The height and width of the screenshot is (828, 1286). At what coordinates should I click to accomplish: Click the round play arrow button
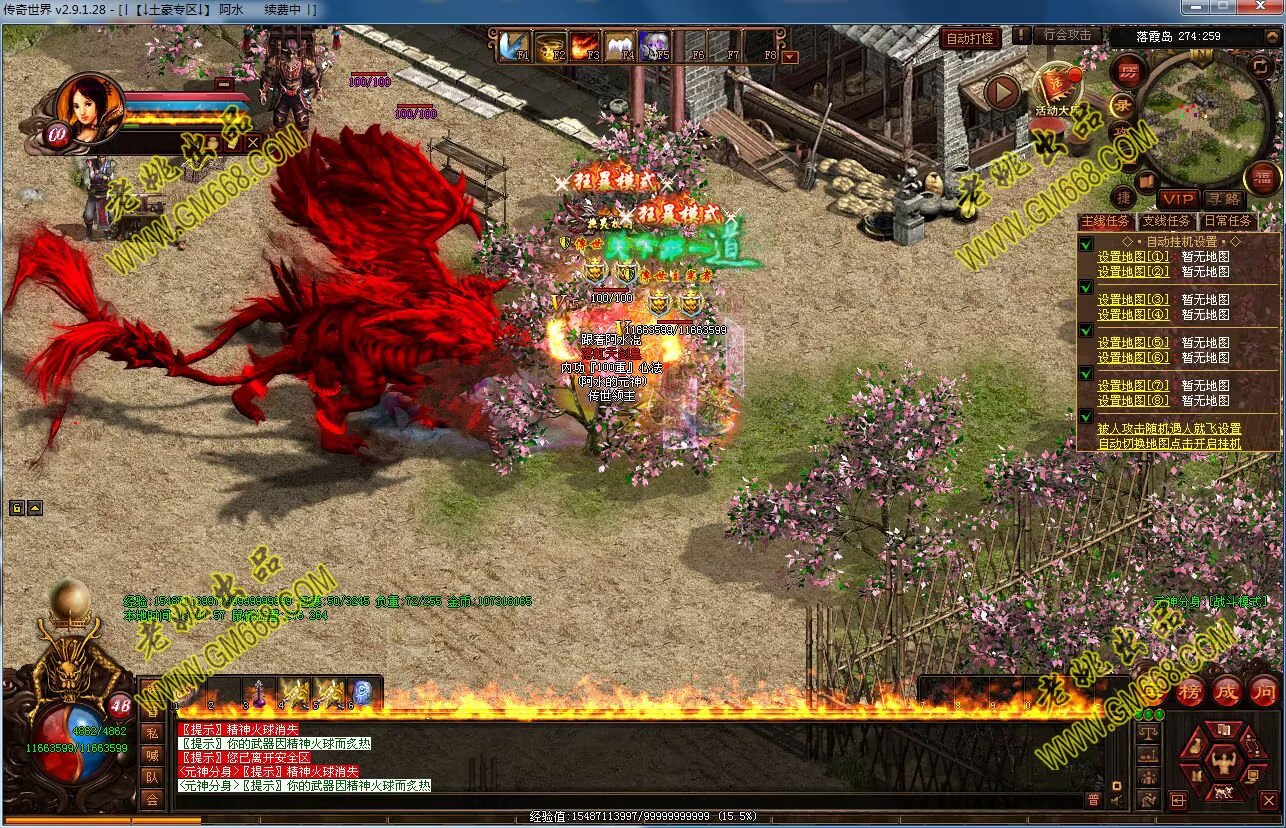point(1002,92)
